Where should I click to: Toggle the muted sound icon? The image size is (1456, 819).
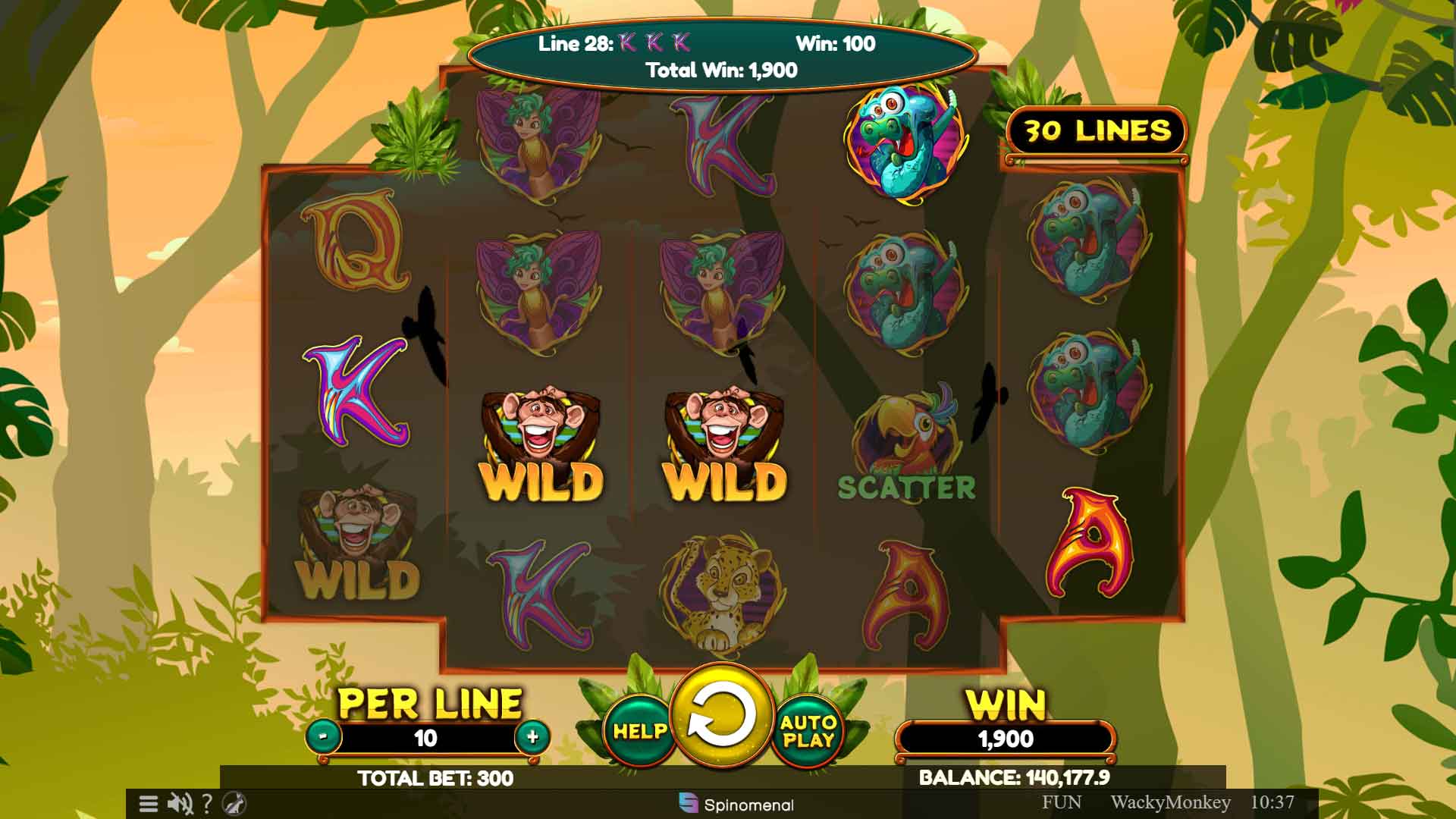tap(180, 803)
